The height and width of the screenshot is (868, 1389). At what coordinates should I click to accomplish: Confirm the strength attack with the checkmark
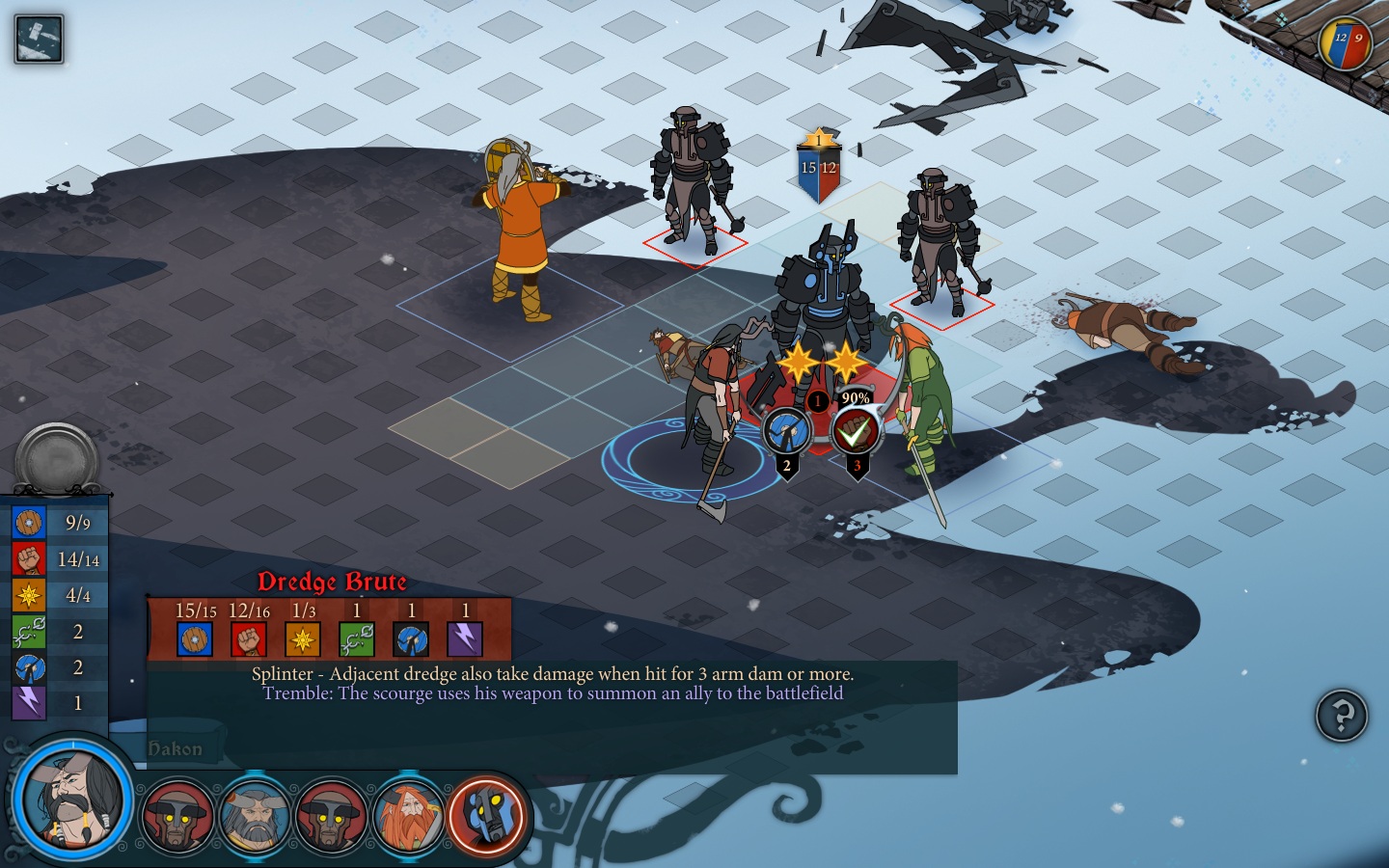855,432
